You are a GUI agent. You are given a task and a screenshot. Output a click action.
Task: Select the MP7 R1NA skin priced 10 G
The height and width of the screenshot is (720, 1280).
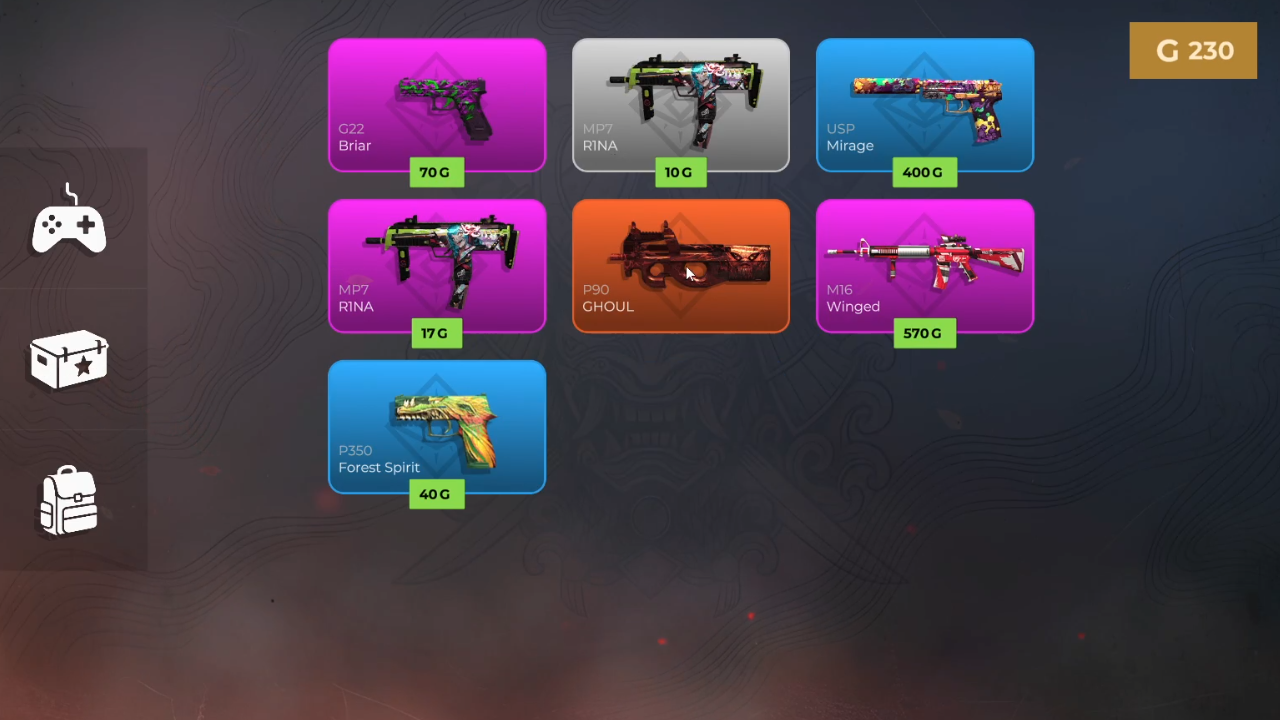[681, 100]
